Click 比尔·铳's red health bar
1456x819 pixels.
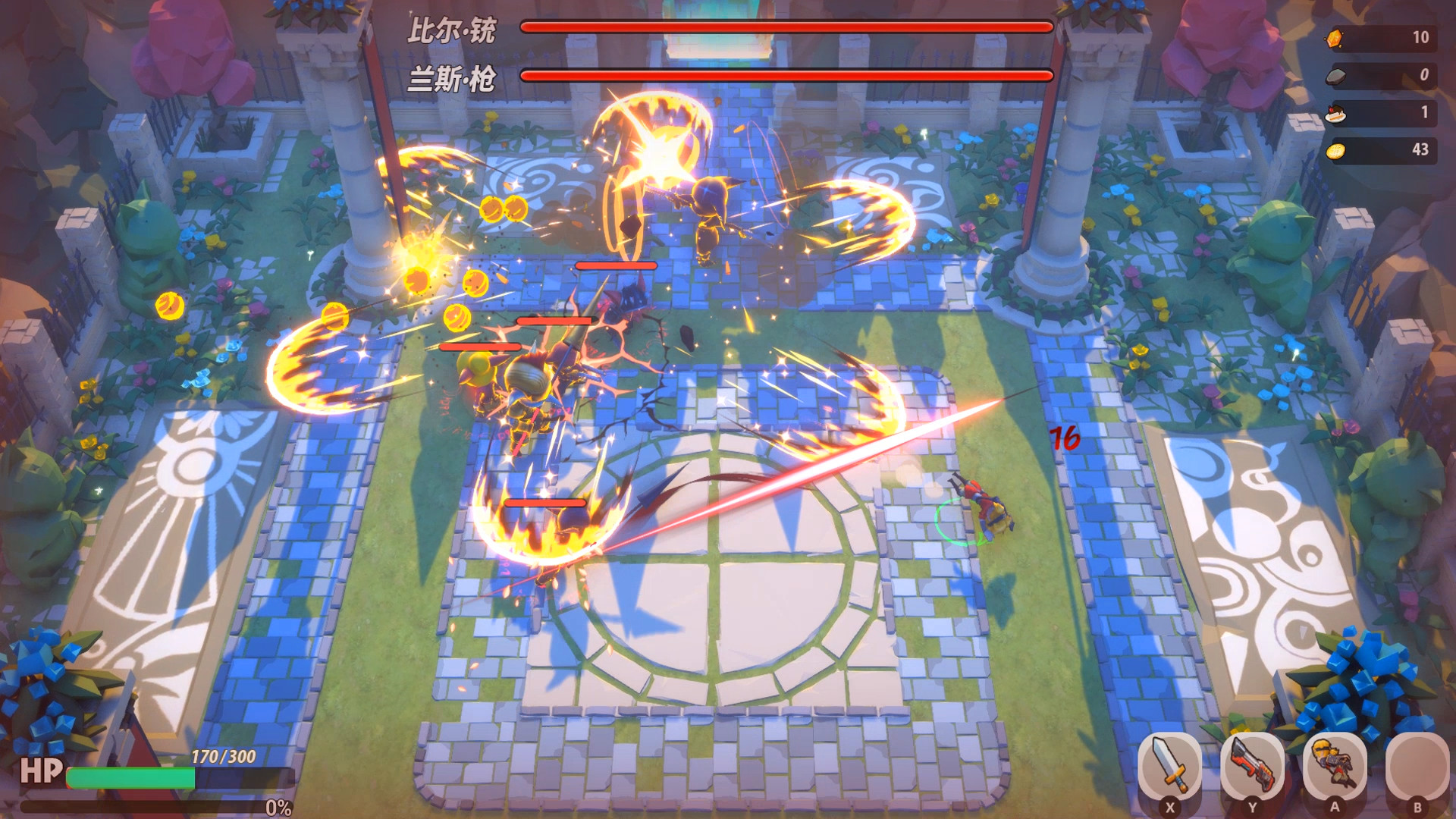click(x=783, y=27)
